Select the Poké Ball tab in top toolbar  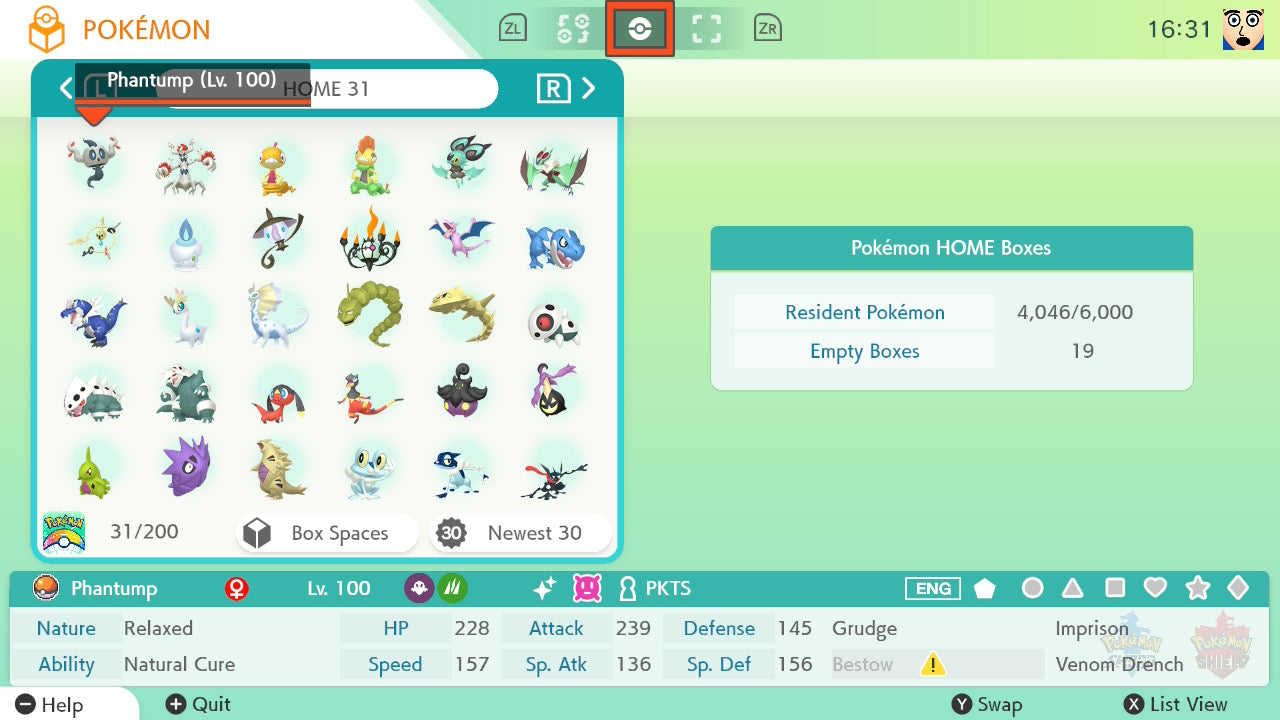640,28
